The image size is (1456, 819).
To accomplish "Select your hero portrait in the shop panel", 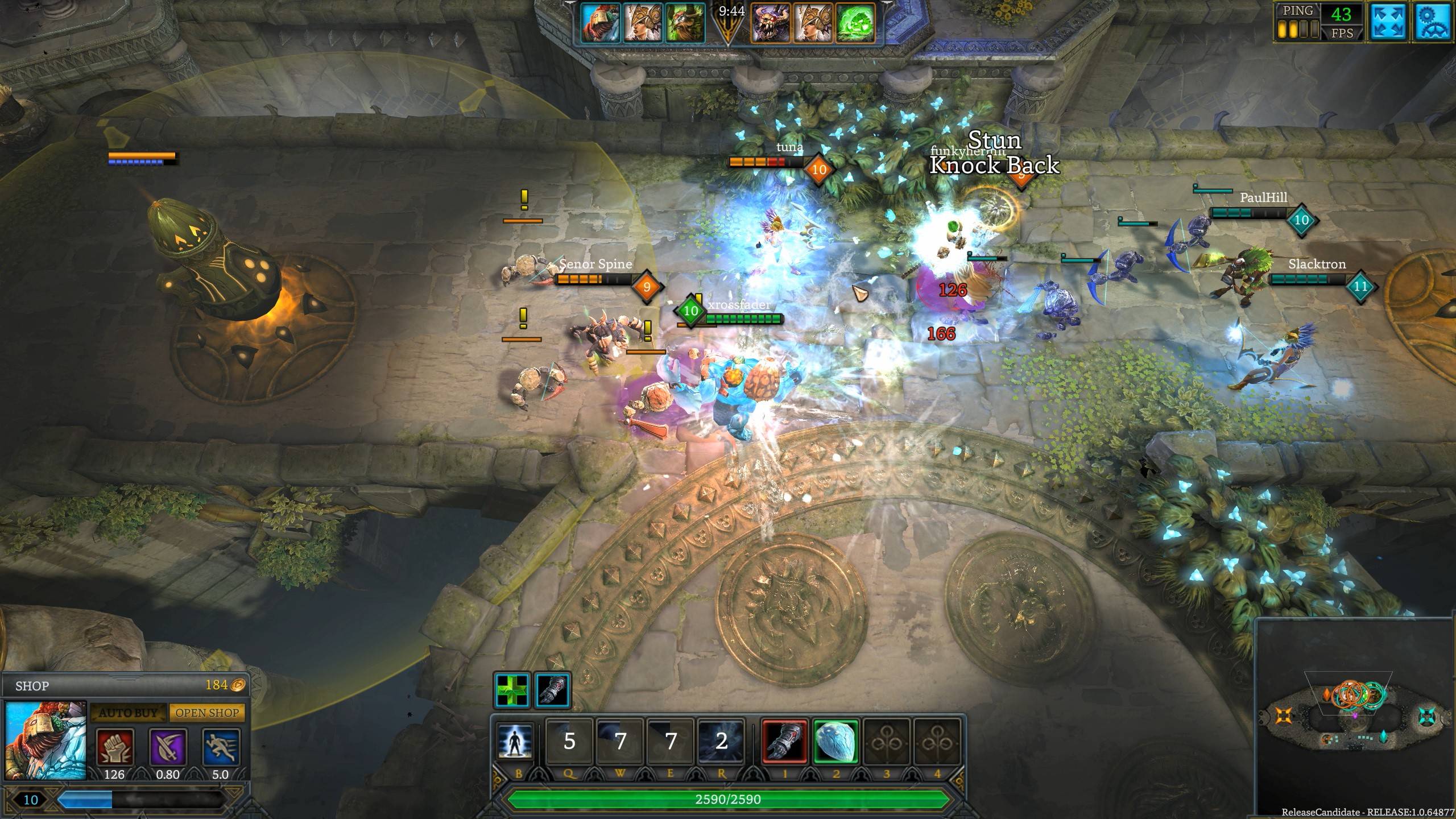I will pyautogui.click(x=46, y=741).
